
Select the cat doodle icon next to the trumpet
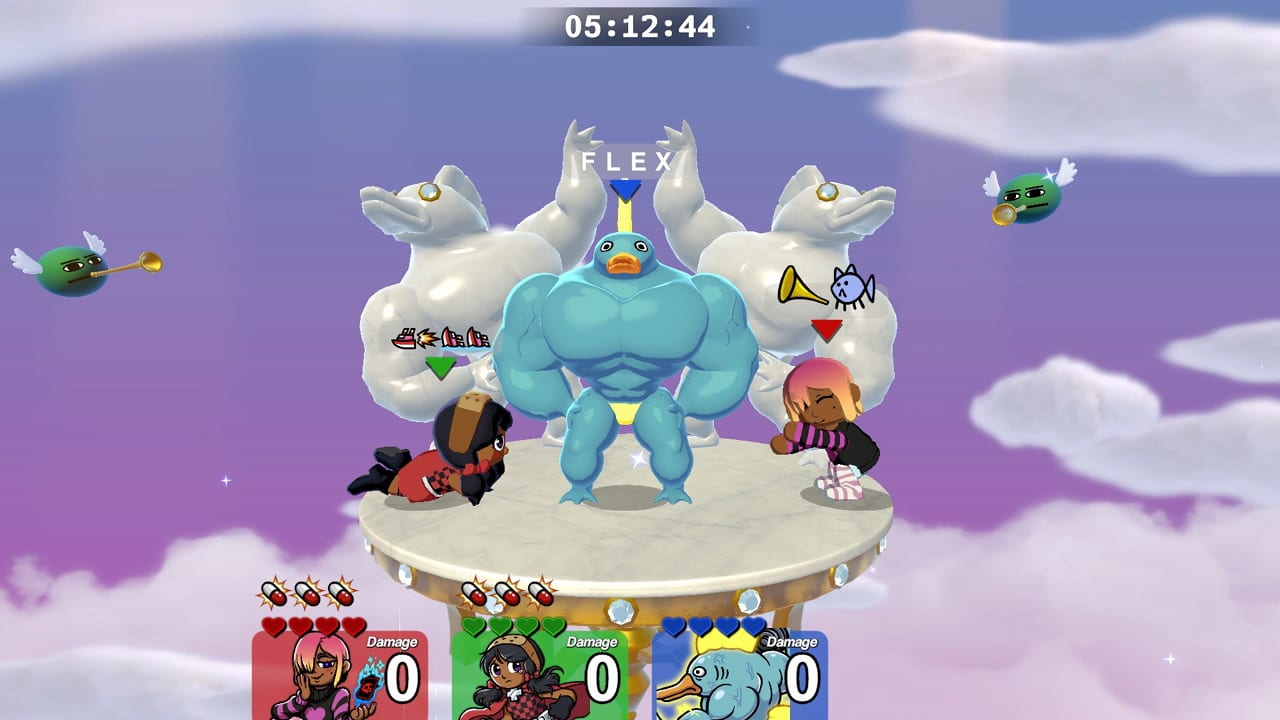tap(852, 288)
